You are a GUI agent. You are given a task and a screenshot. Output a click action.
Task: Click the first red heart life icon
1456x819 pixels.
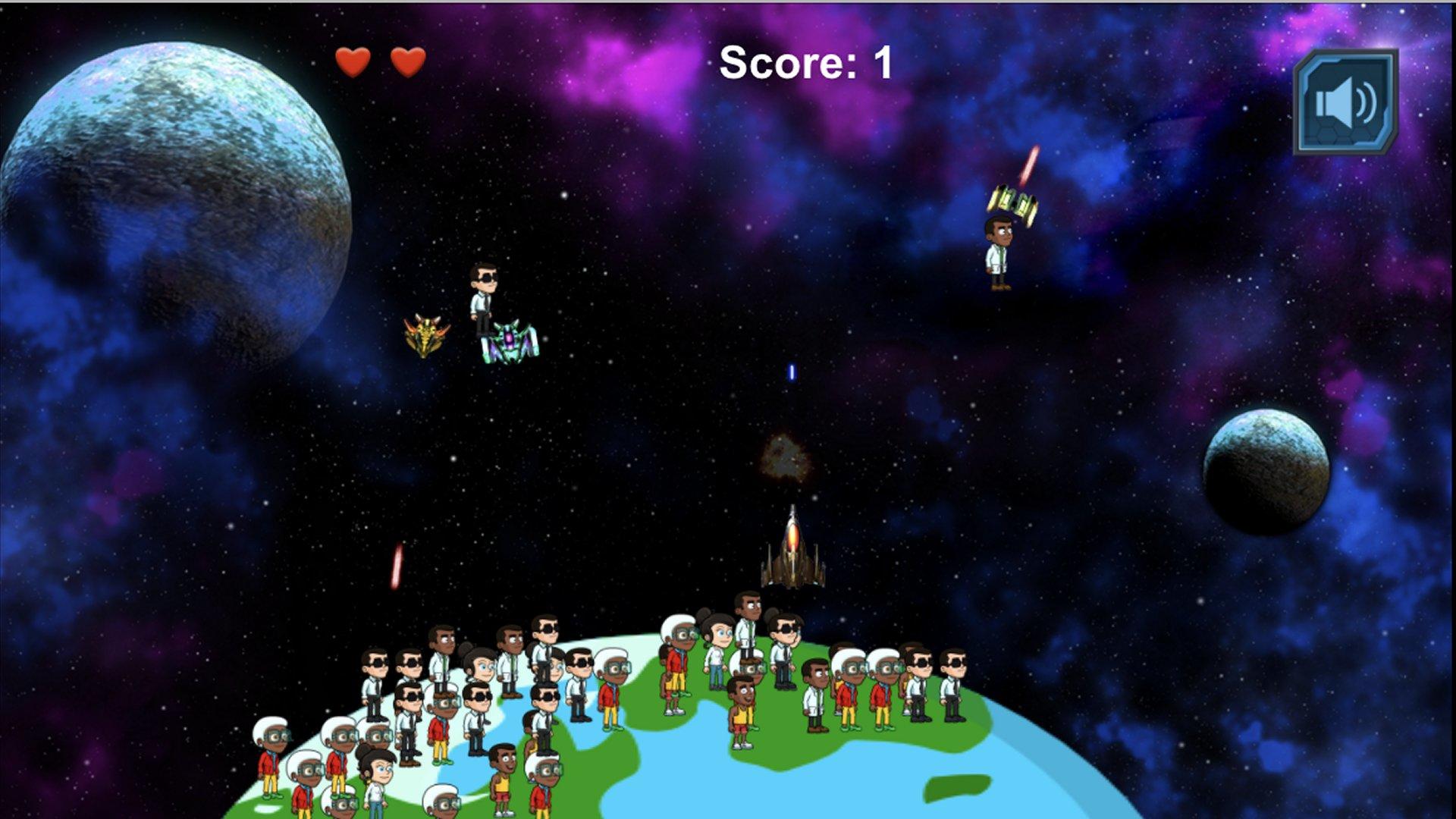pos(353,61)
